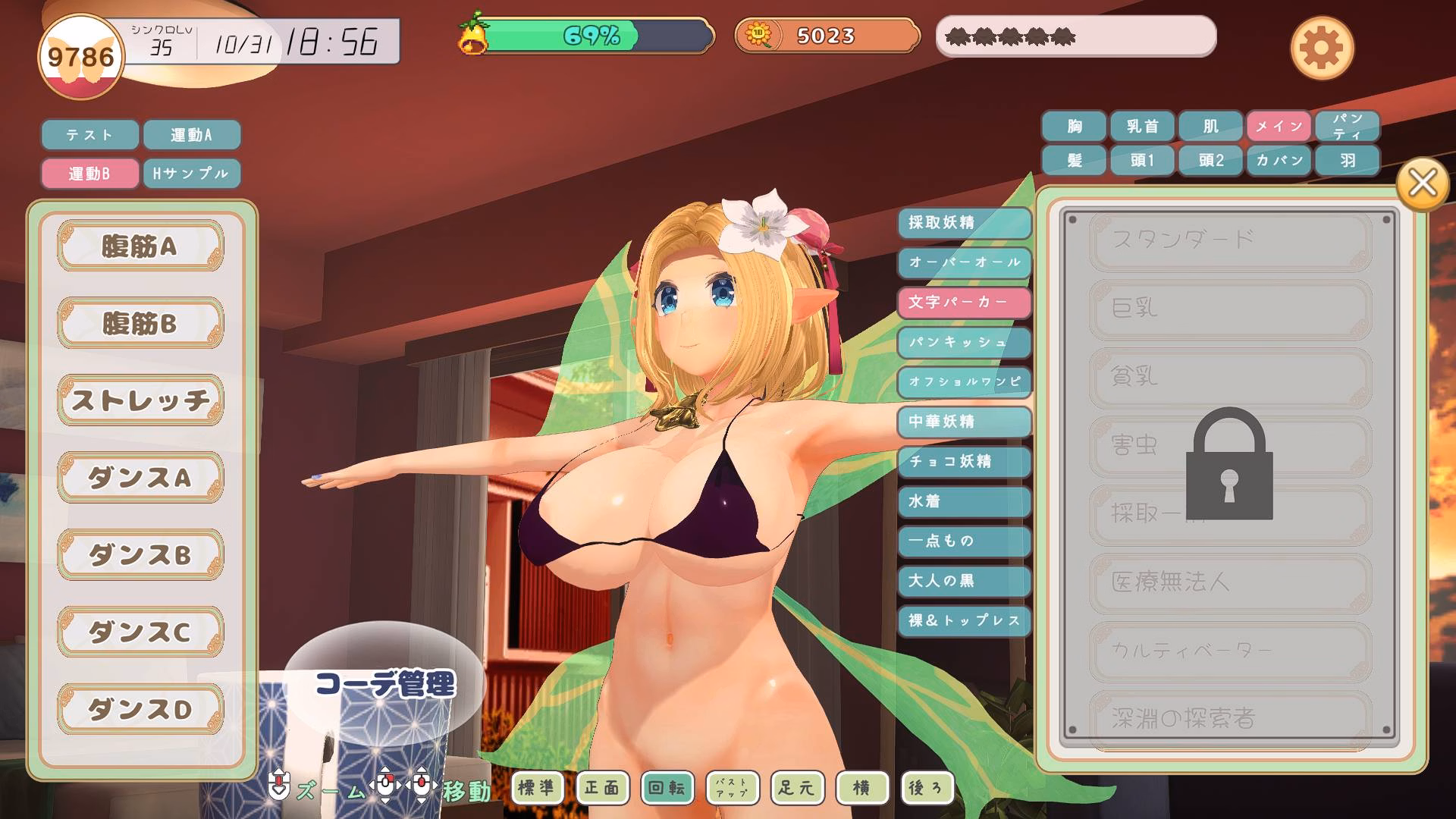This screenshot has width=1456, height=819.
Task: Open the 運動A category tab
Action: (191, 135)
